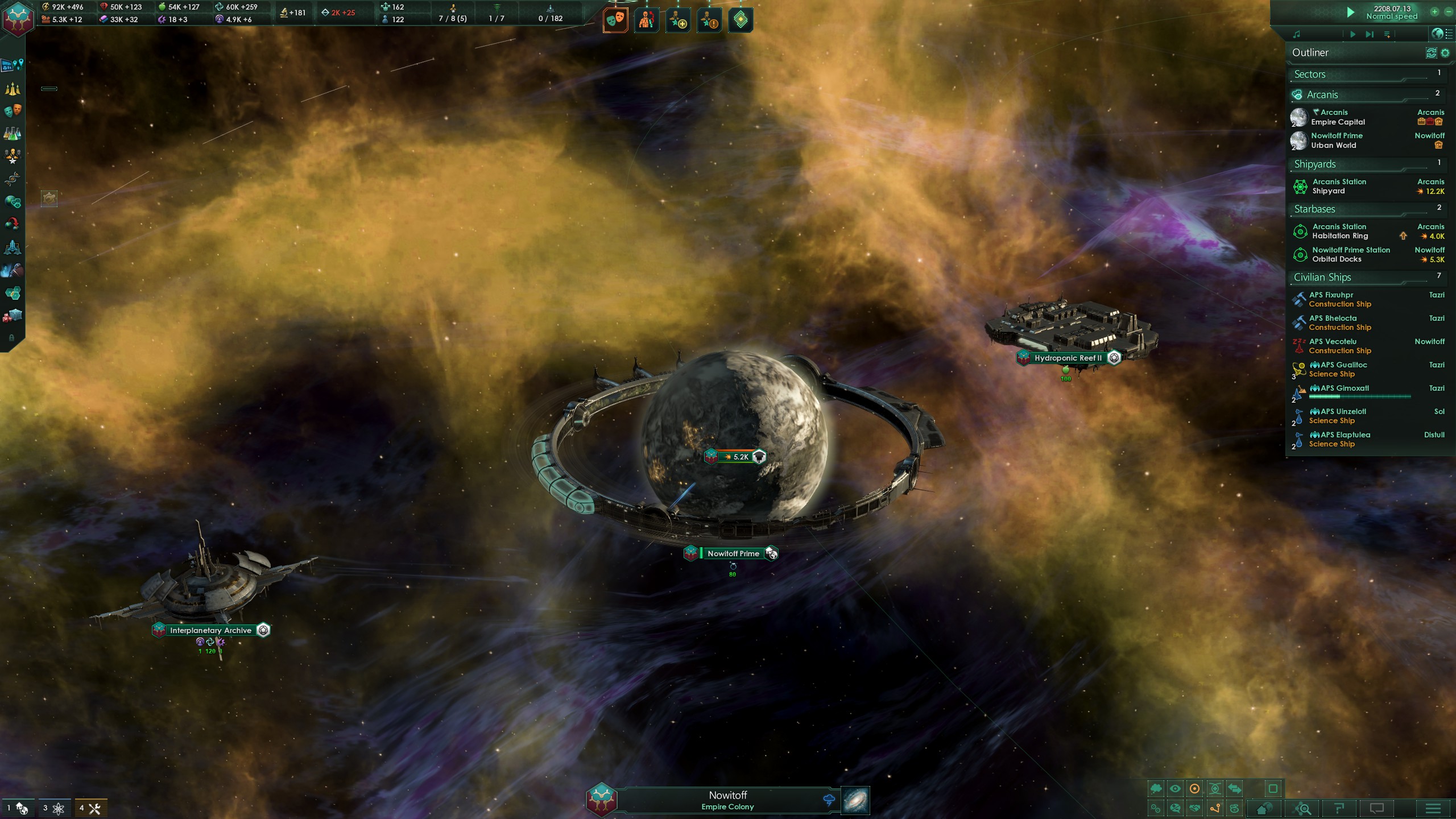Screen dimensions: 1456x819
Task: Open the galaxy map view button
Action: (855, 800)
